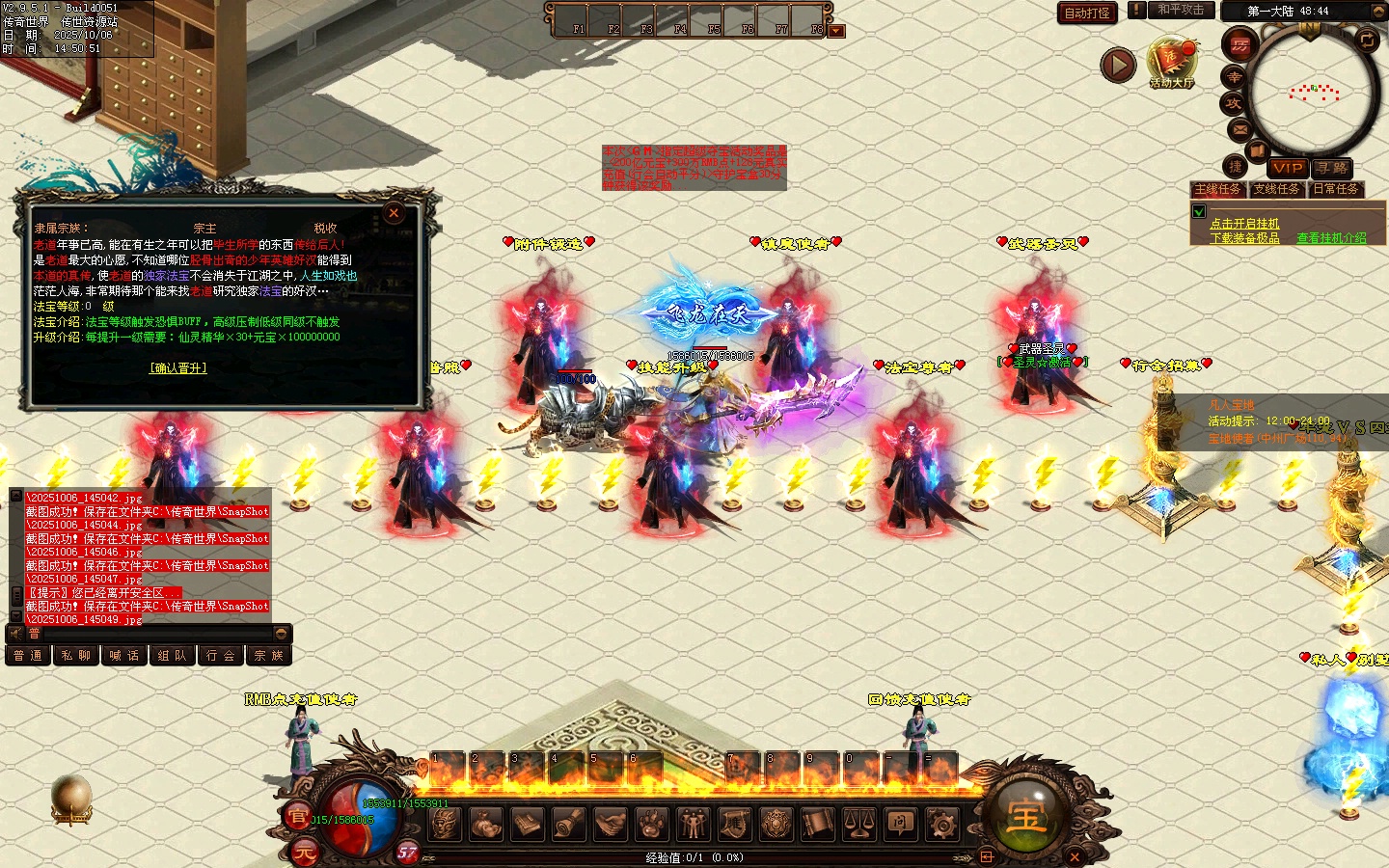Open the money bag inventory icon
This screenshot has height=868, width=1389.
(x=486, y=824)
